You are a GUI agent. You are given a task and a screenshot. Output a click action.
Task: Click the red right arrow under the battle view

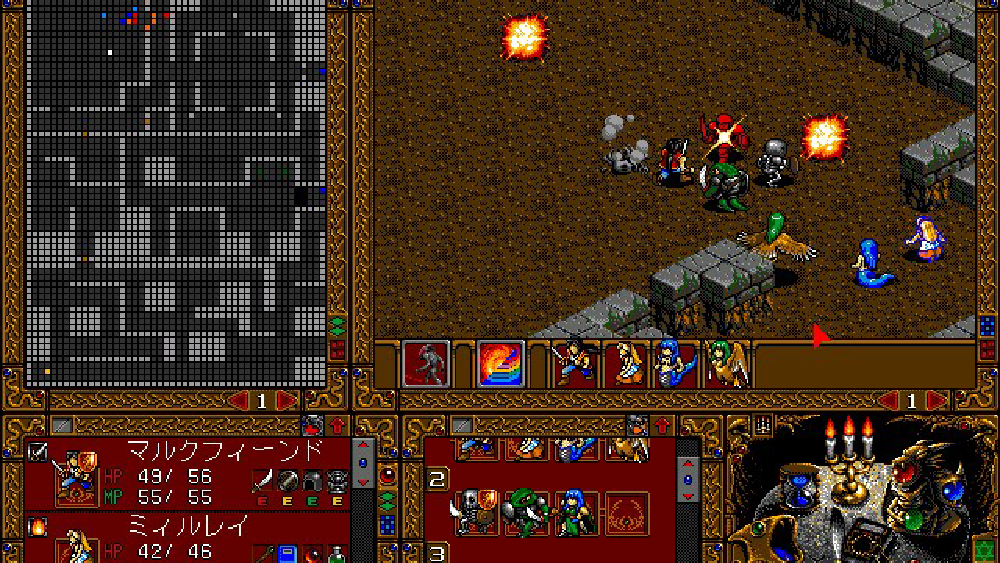[x=936, y=401]
